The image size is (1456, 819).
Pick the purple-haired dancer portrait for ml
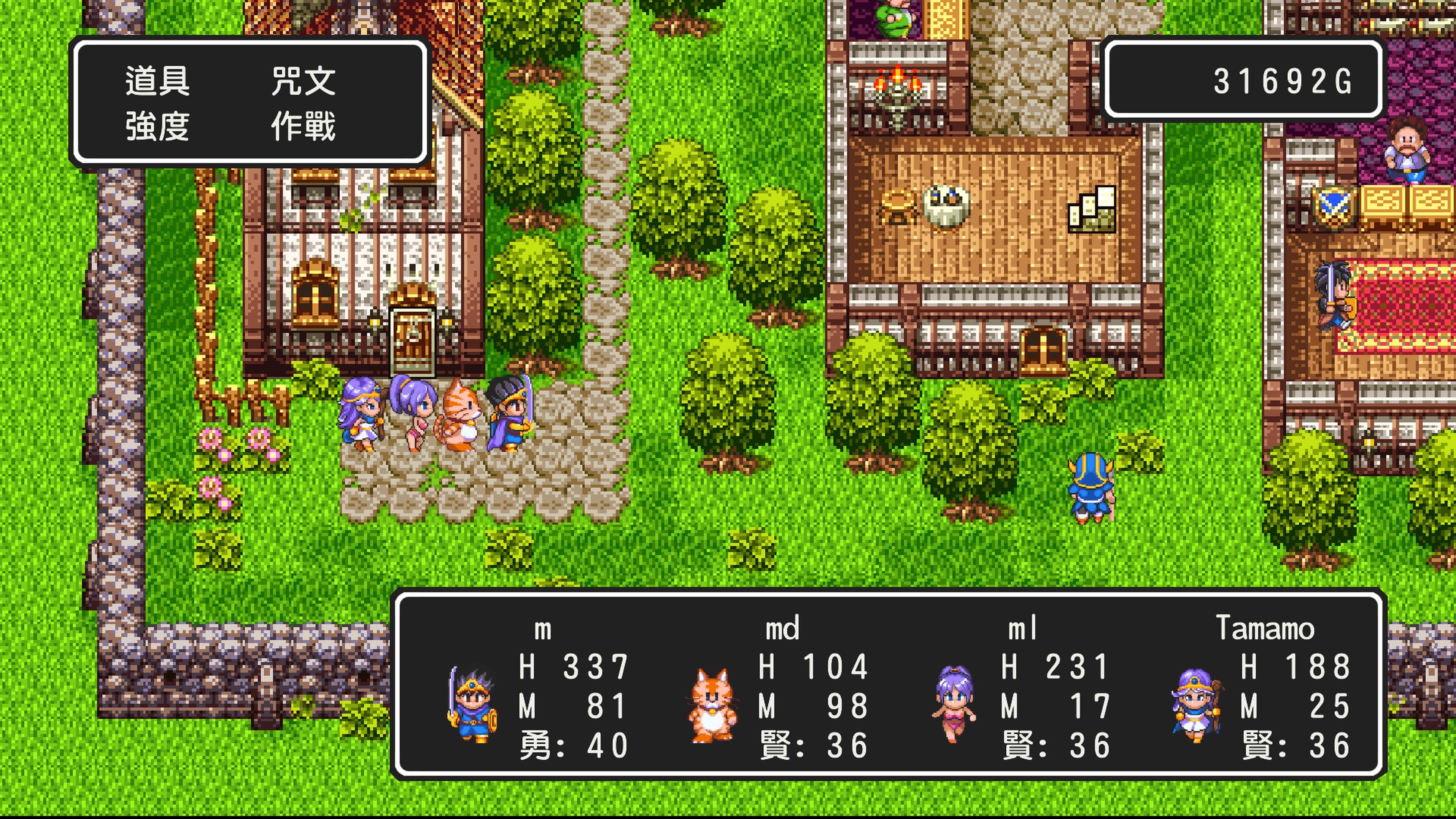954,704
